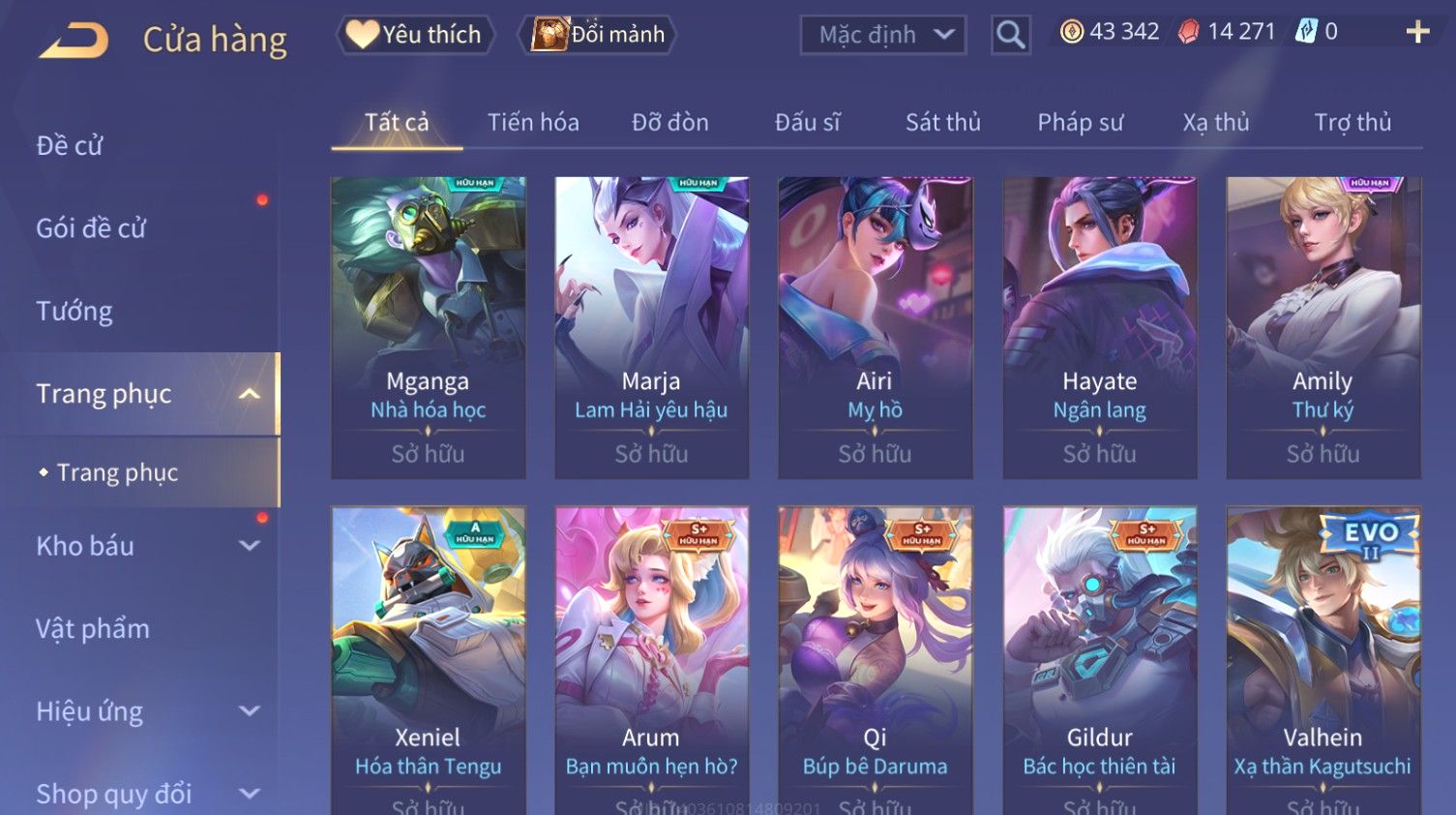Show the Đỡ đòn skins tab
This screenshot has height=815, width=1456.
(669, 123)
